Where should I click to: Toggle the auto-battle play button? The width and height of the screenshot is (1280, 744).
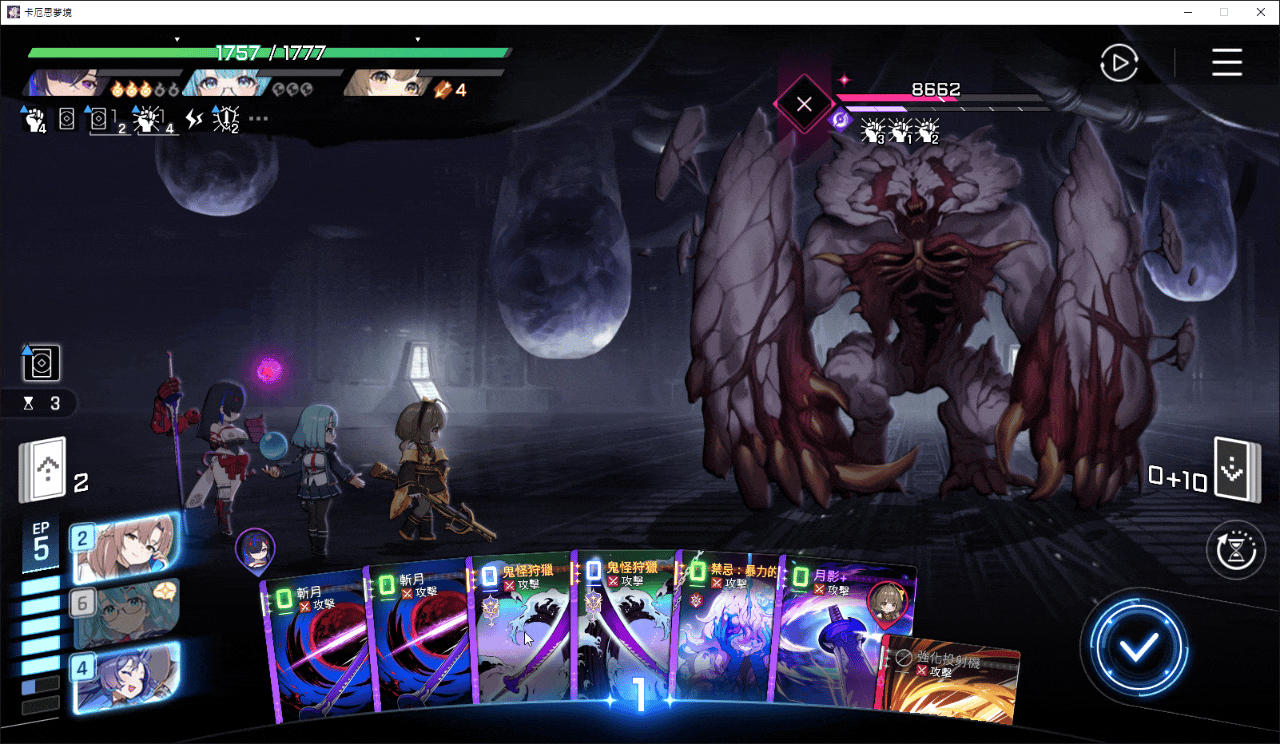[x=1119, y=63]
